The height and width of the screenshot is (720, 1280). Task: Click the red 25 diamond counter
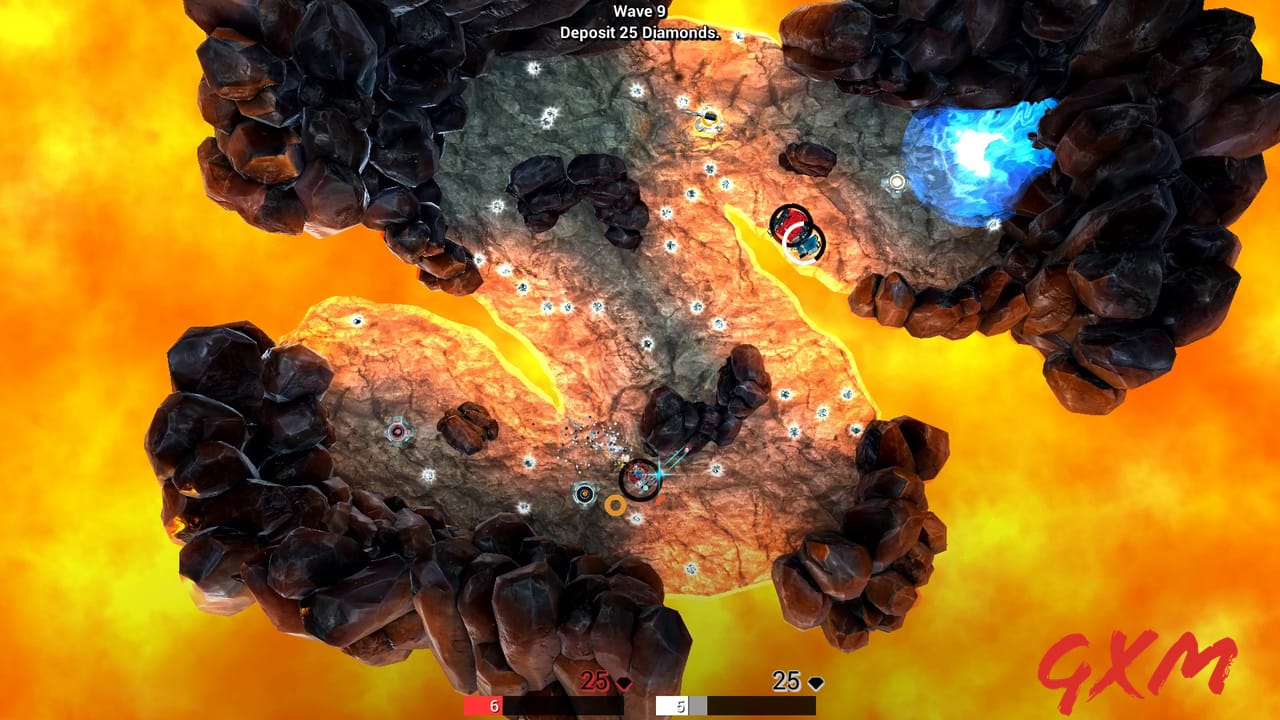592,683
